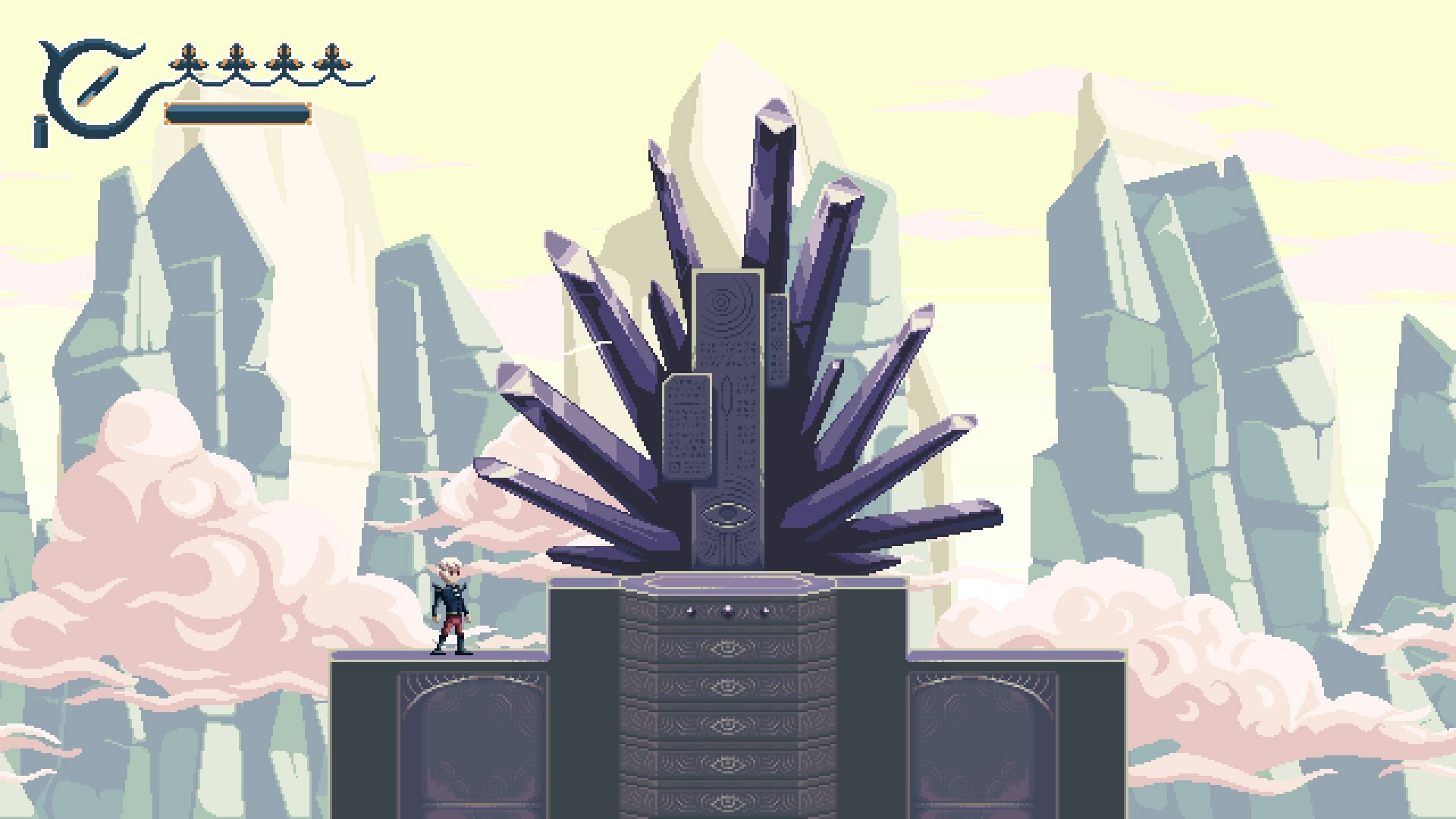This screenshot has height=819, width=1456.
Task: Toggle the left orb on the altar pedestal
Action: [692, 611]
